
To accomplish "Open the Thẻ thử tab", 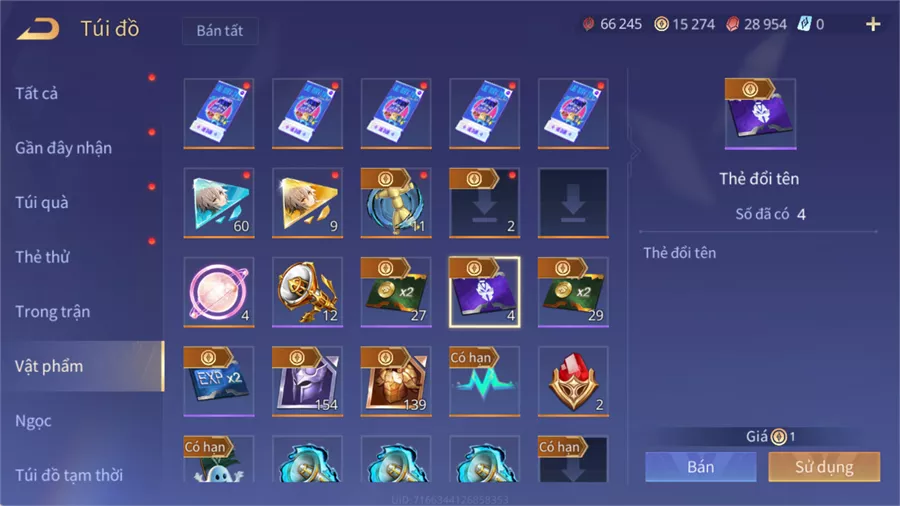I will [42, 257].
